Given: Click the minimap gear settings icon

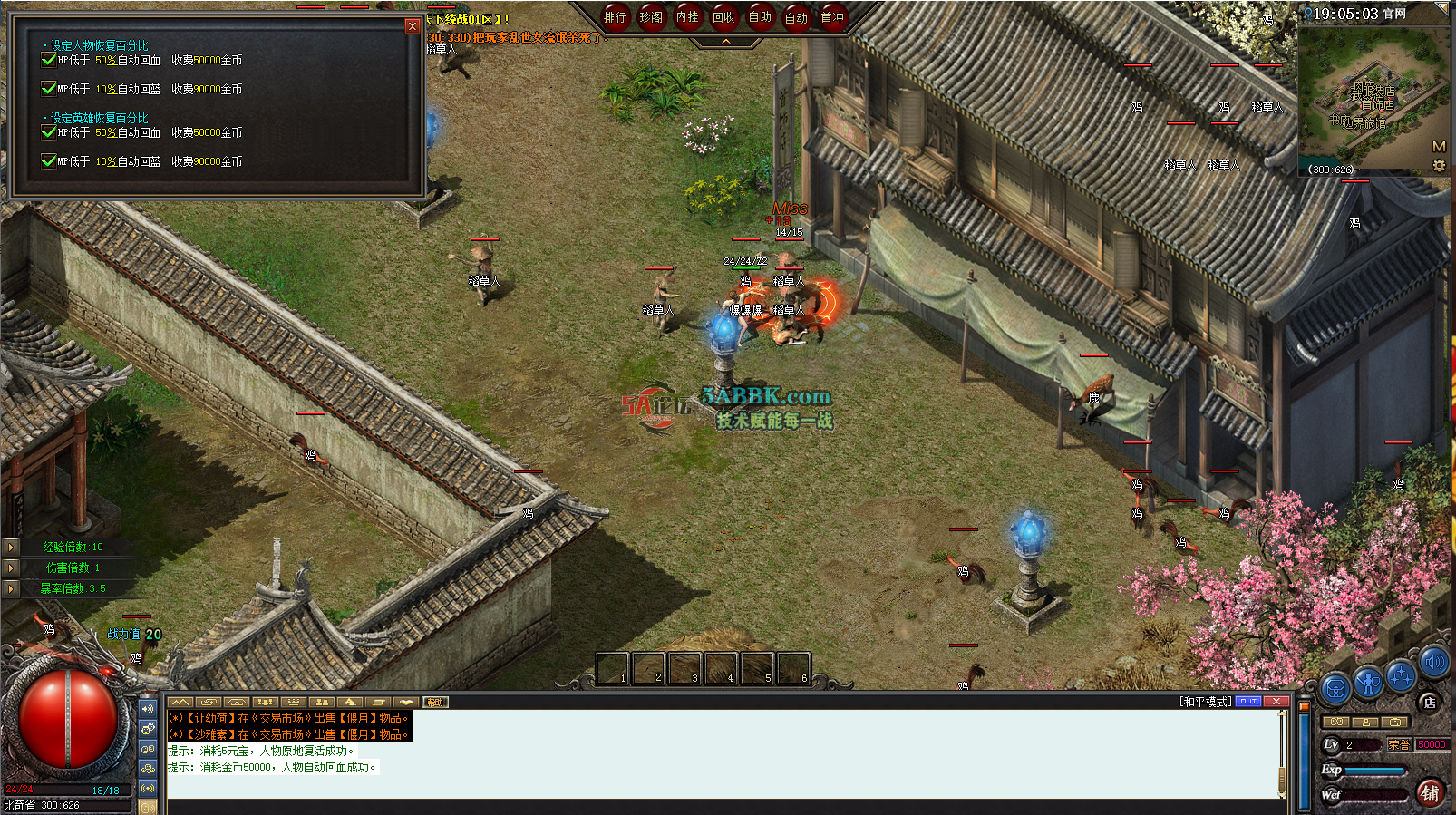Looking at the screenshot, I should (x=1439, y=166).
